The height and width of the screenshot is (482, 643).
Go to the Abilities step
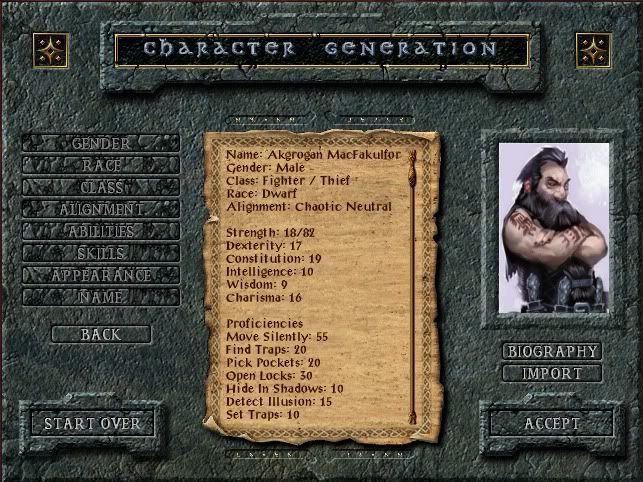point(101,232)
